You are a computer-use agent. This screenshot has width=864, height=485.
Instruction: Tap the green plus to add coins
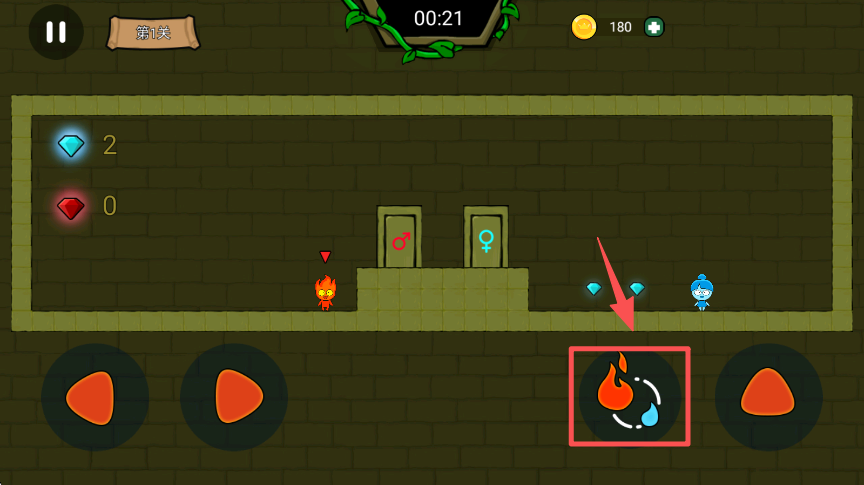tap(654, 27)
